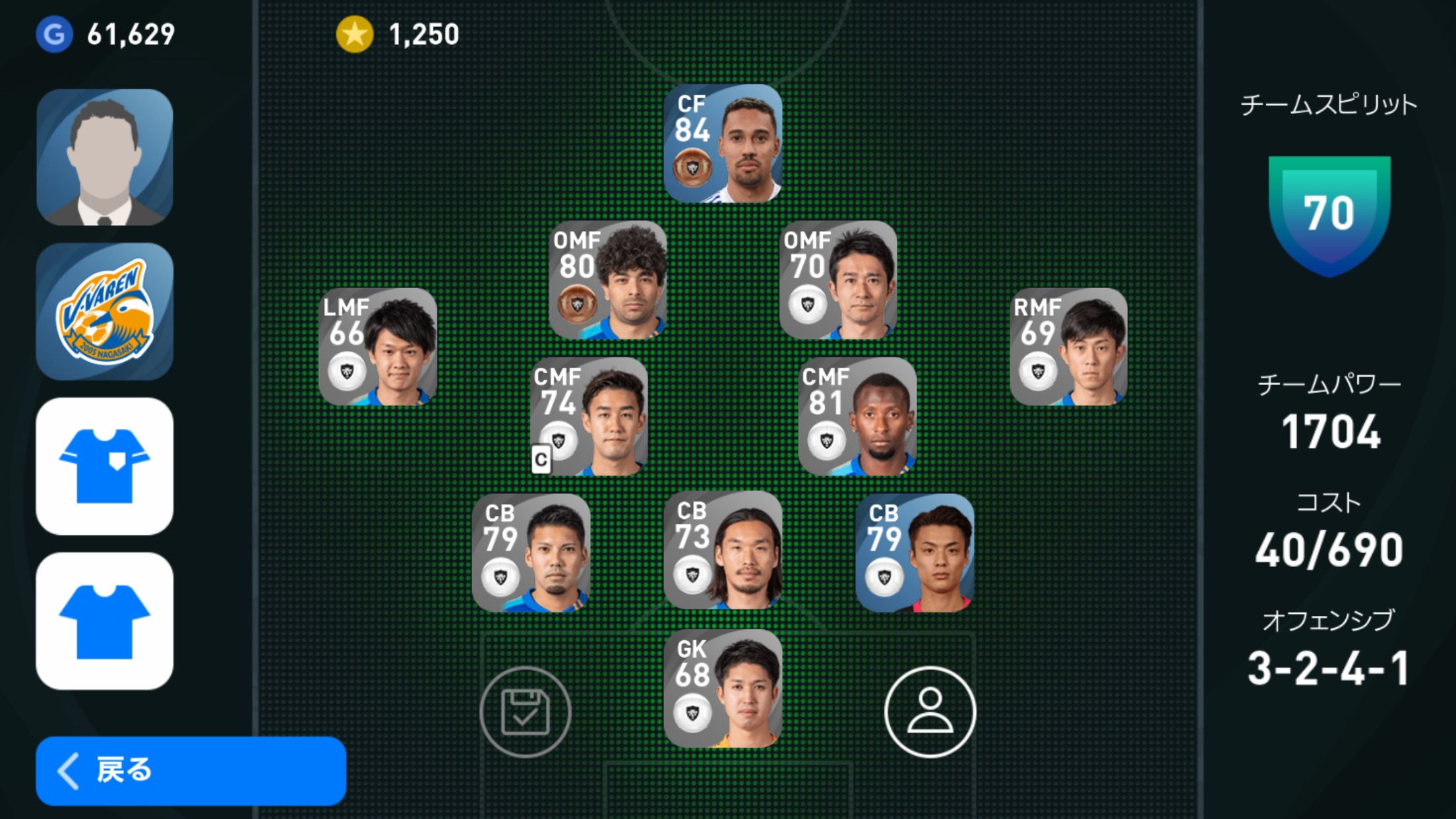Select the LMF 66 player card
Image resolution: width=1456 pixels, height=819 pixels.
[378, 347]
